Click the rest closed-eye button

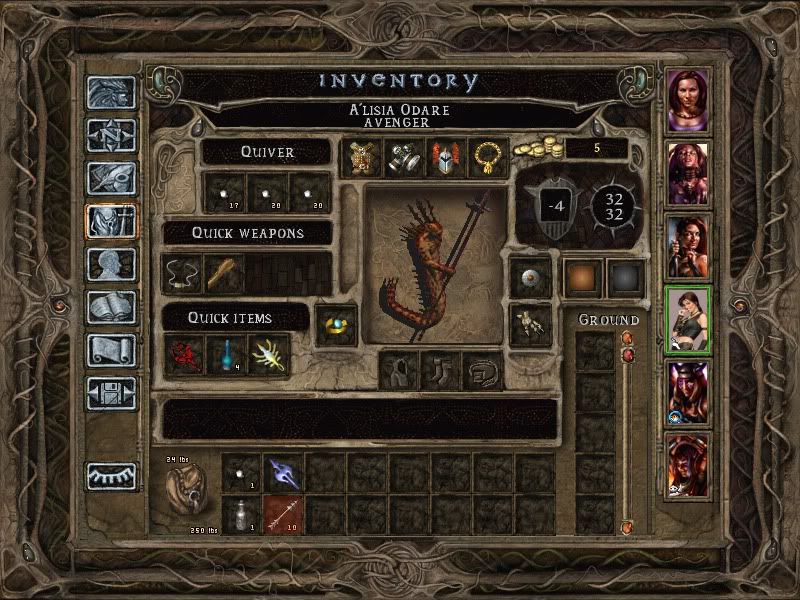pyautogui.click(x=110, y=476)
